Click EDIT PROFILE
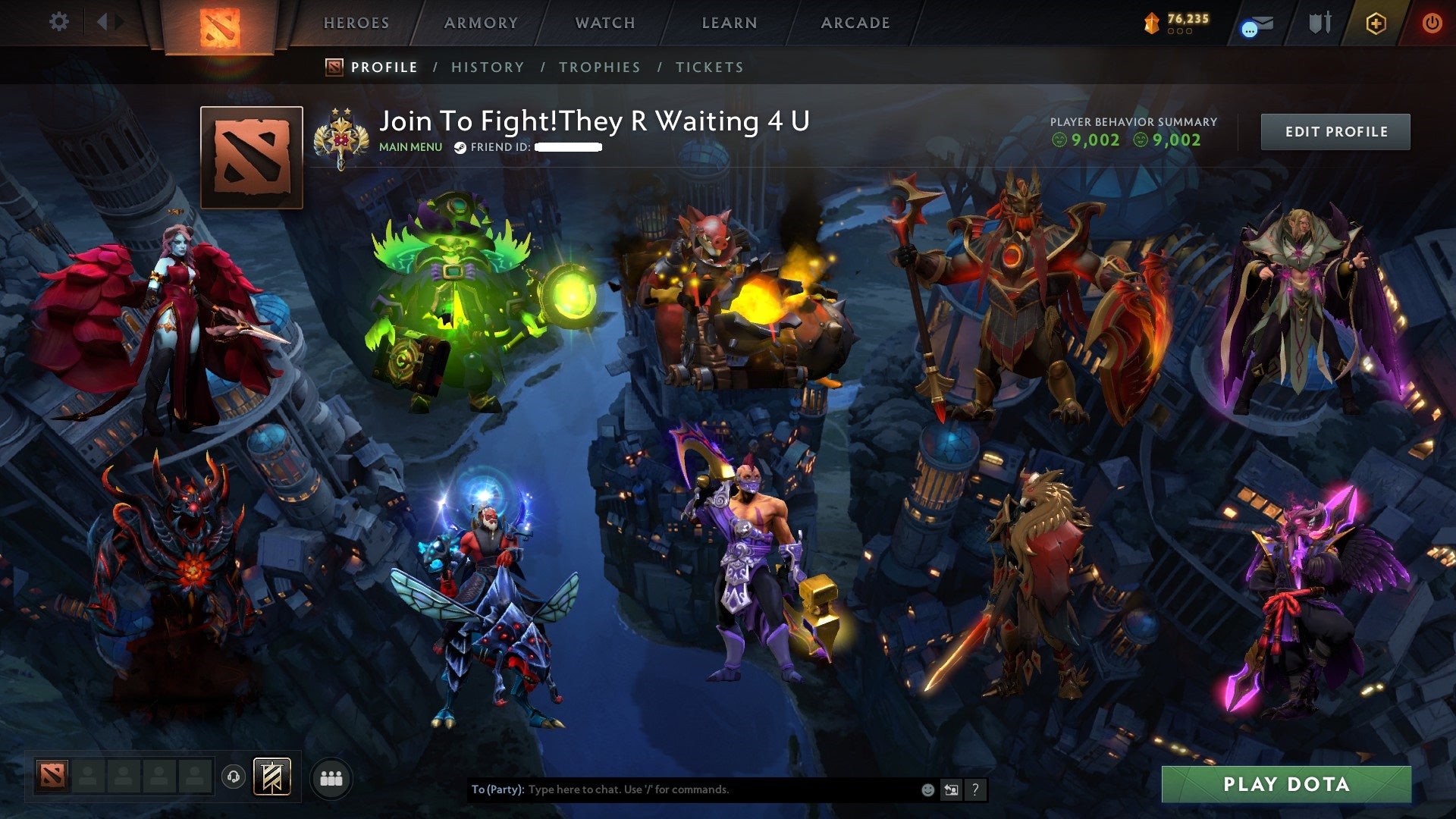Image resolution: width=1456 pixels, height=819 pixels. tap(1335, 131)
